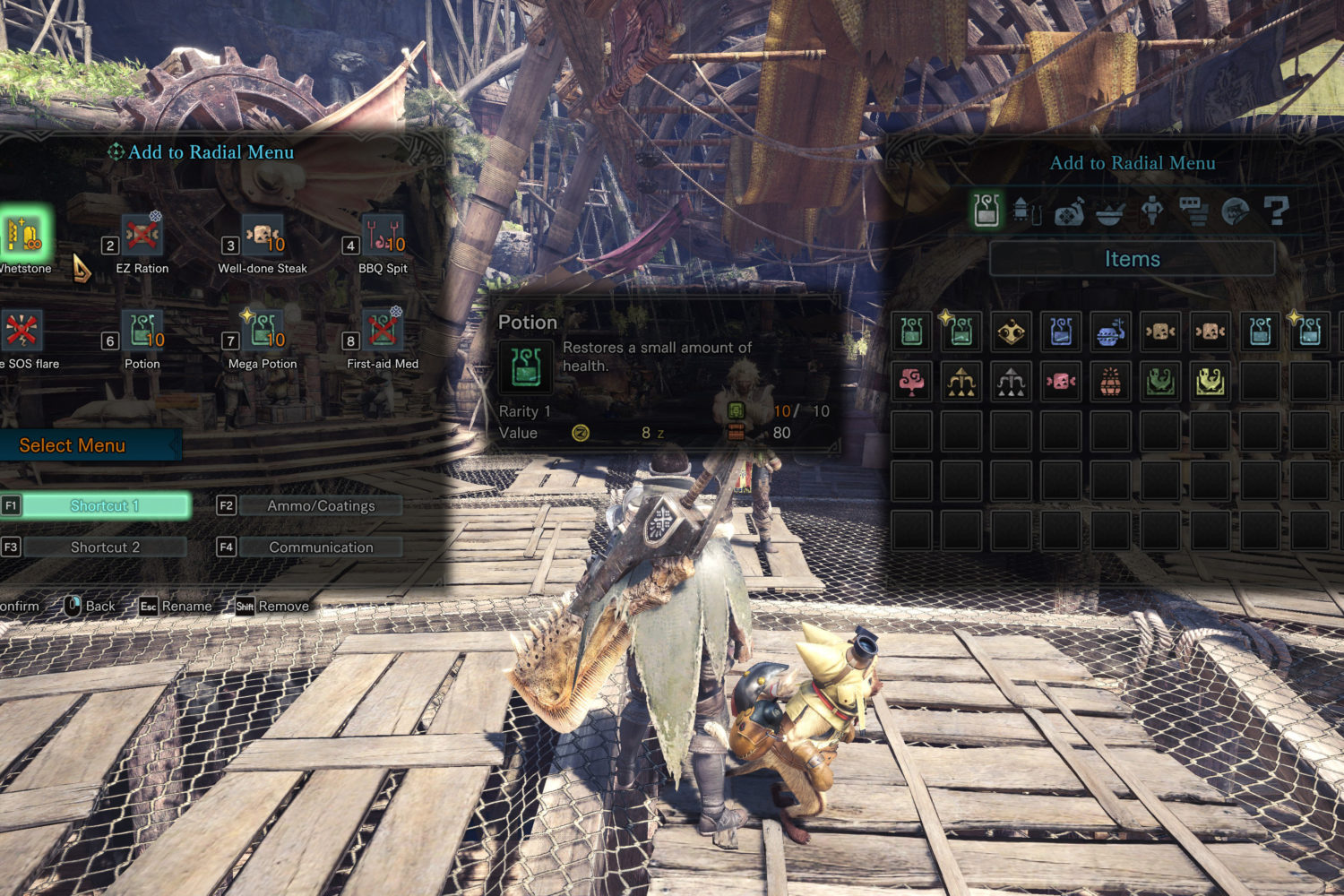The image size is (1344, 896).
Task: Open the chat bubbles category tab
Action: coord(1193,211)
